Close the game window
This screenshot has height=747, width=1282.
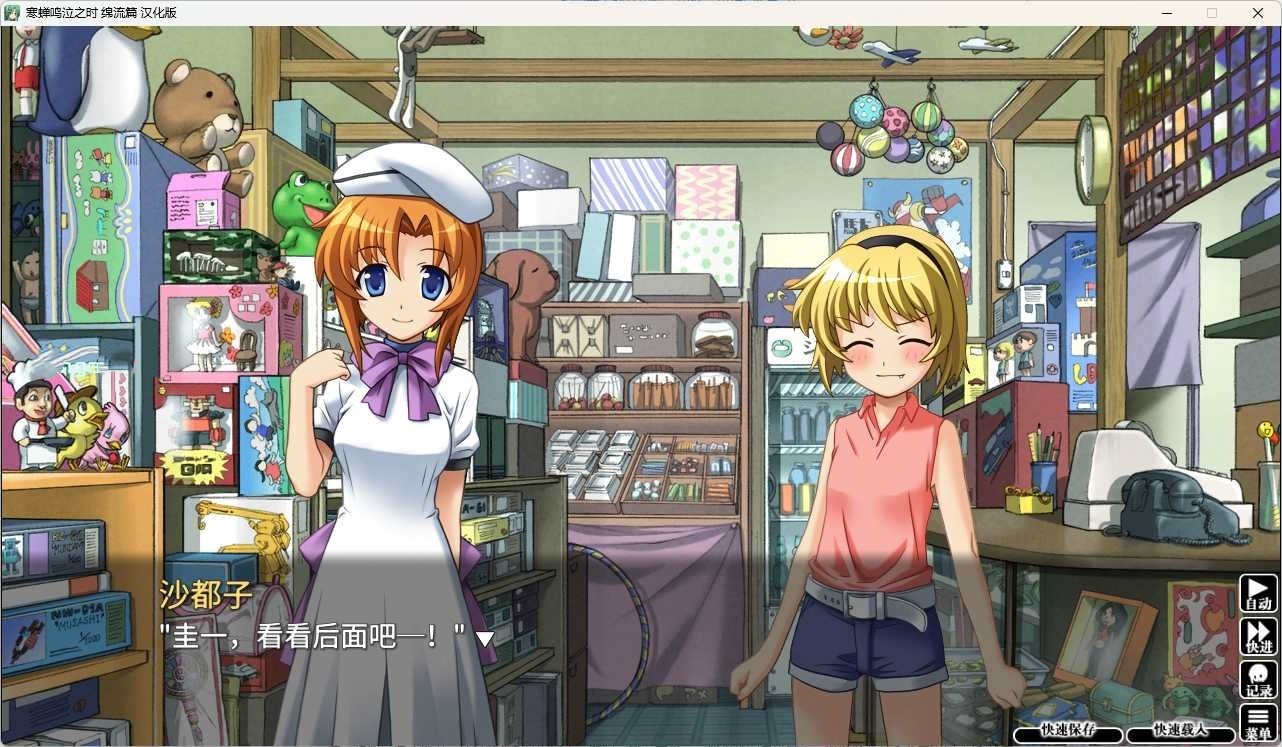tap(1257, 13)
